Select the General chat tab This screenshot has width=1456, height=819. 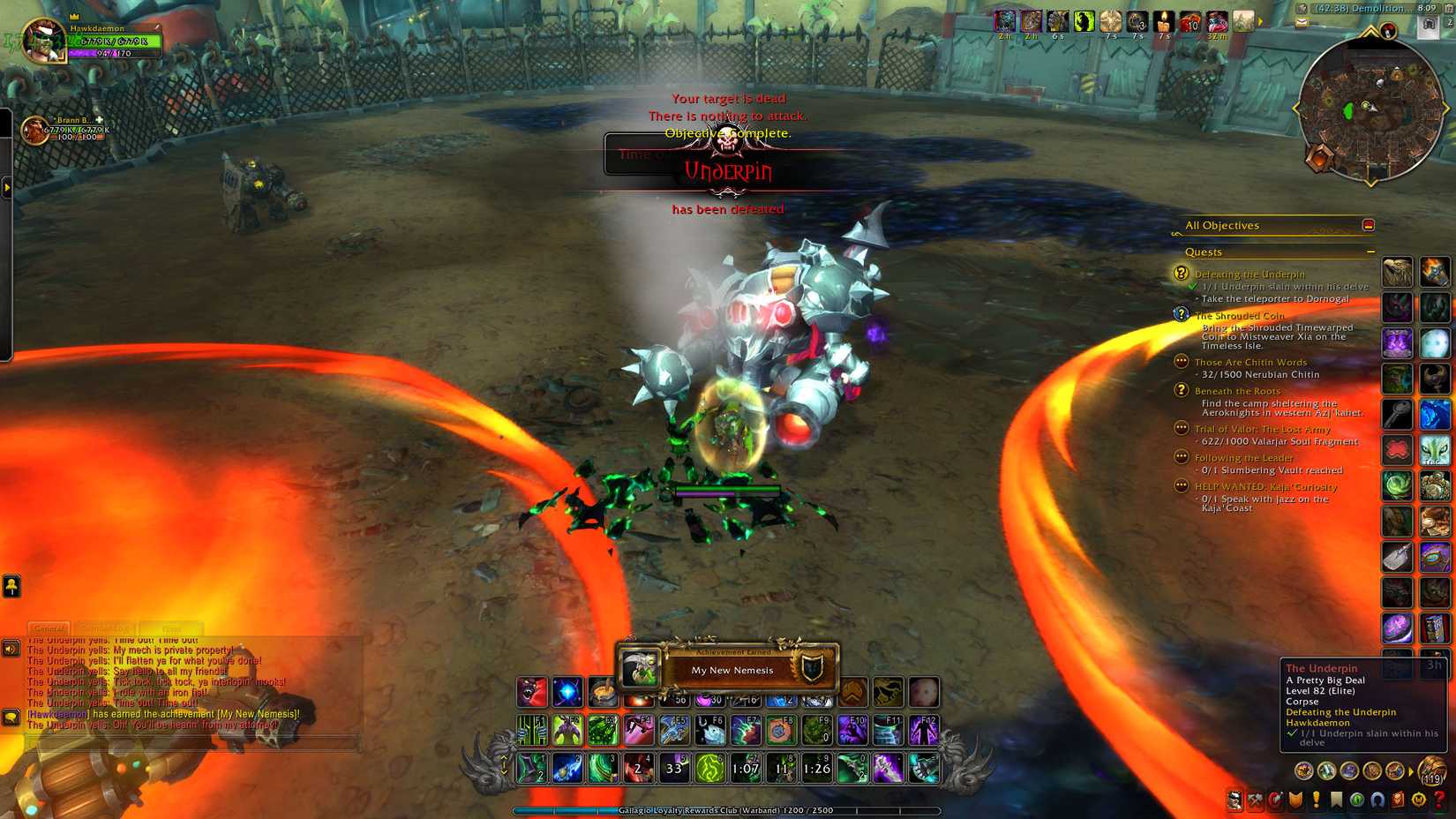pos(50,627)
